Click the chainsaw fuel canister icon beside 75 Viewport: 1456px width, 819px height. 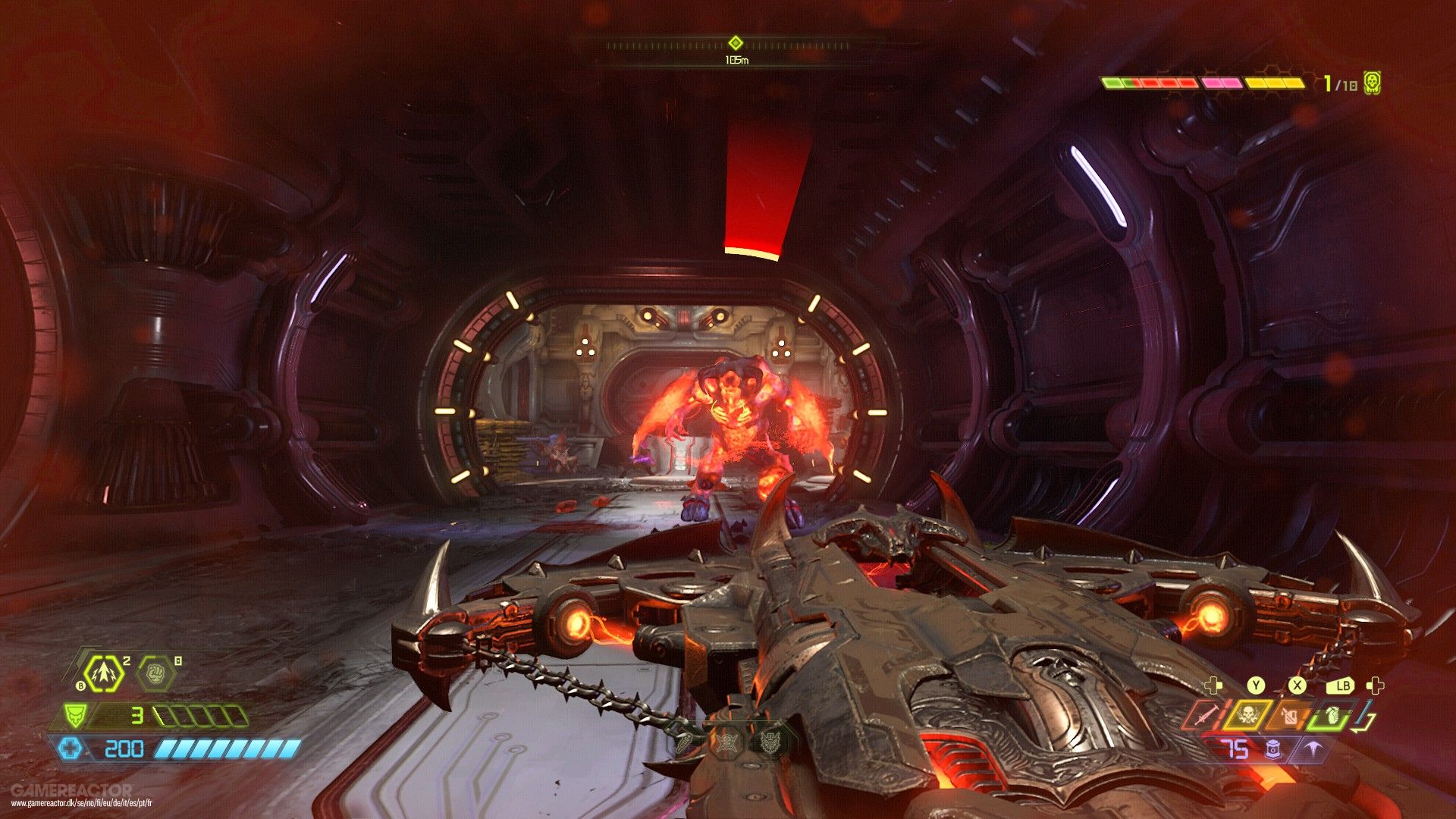[1273, 751]
